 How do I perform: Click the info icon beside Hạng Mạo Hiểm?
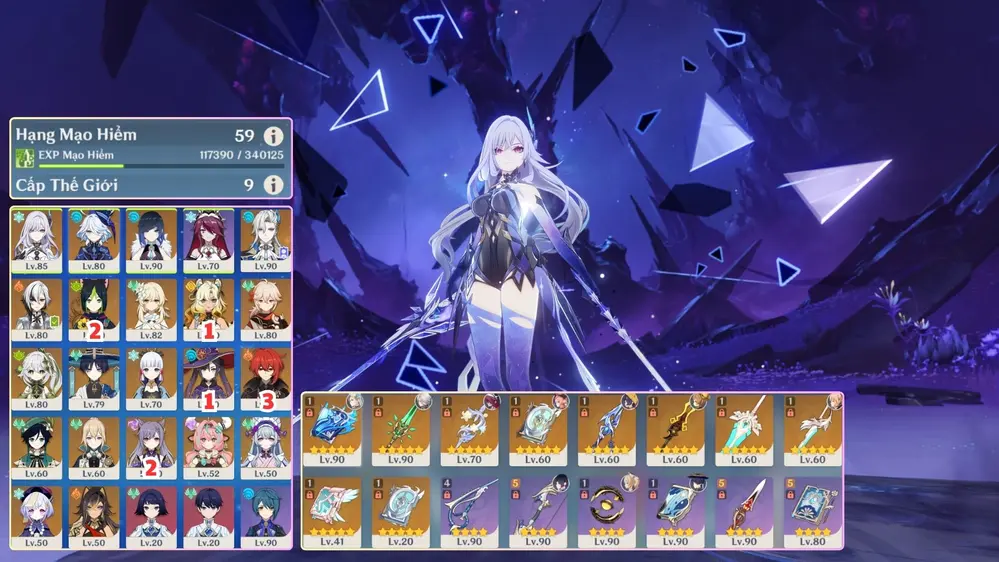click(272, 136)
